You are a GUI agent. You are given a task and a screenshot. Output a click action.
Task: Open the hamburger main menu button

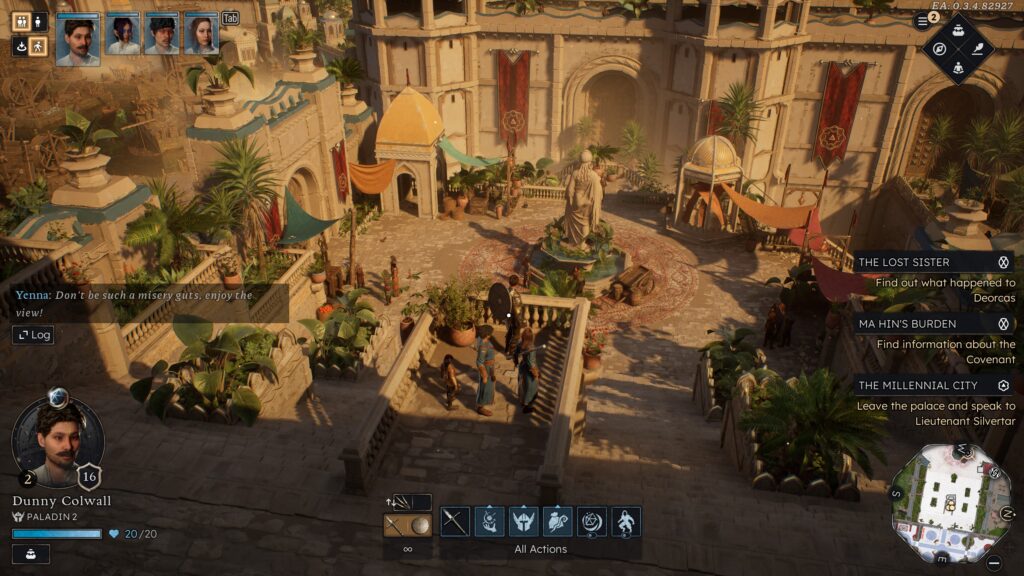(922, 21)
